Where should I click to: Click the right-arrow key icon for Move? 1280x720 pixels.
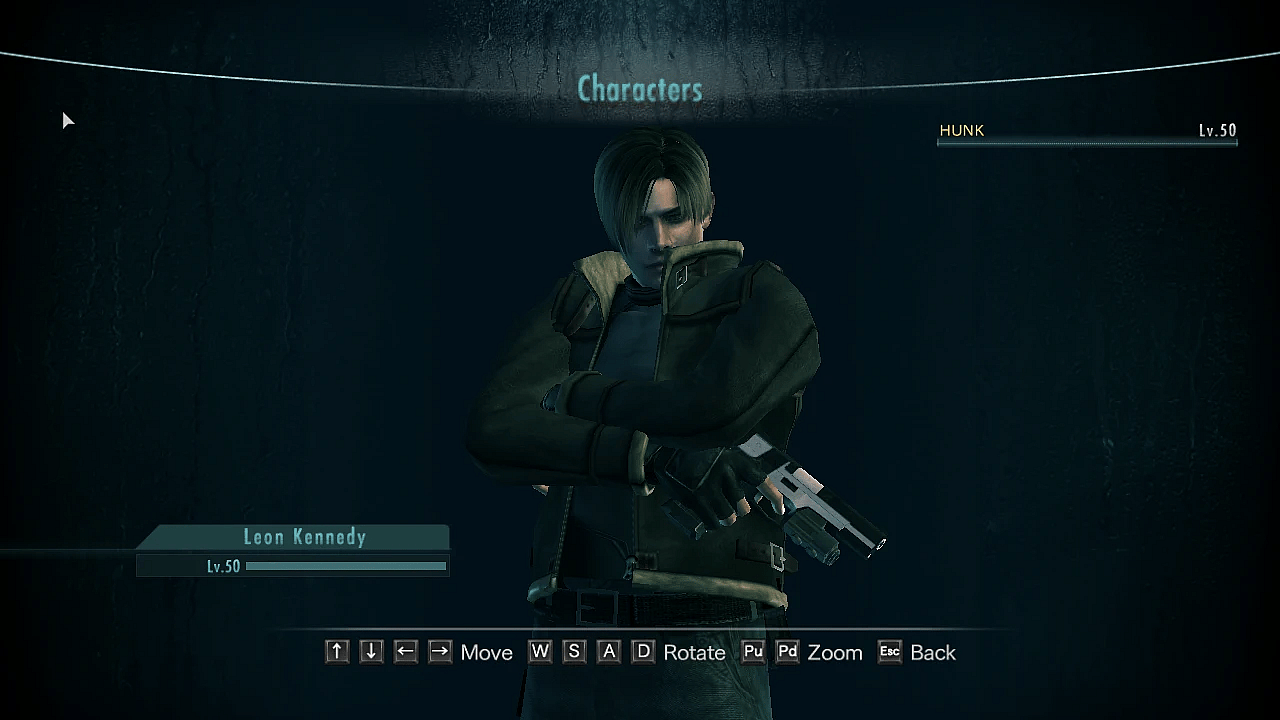tap(439, 652)
